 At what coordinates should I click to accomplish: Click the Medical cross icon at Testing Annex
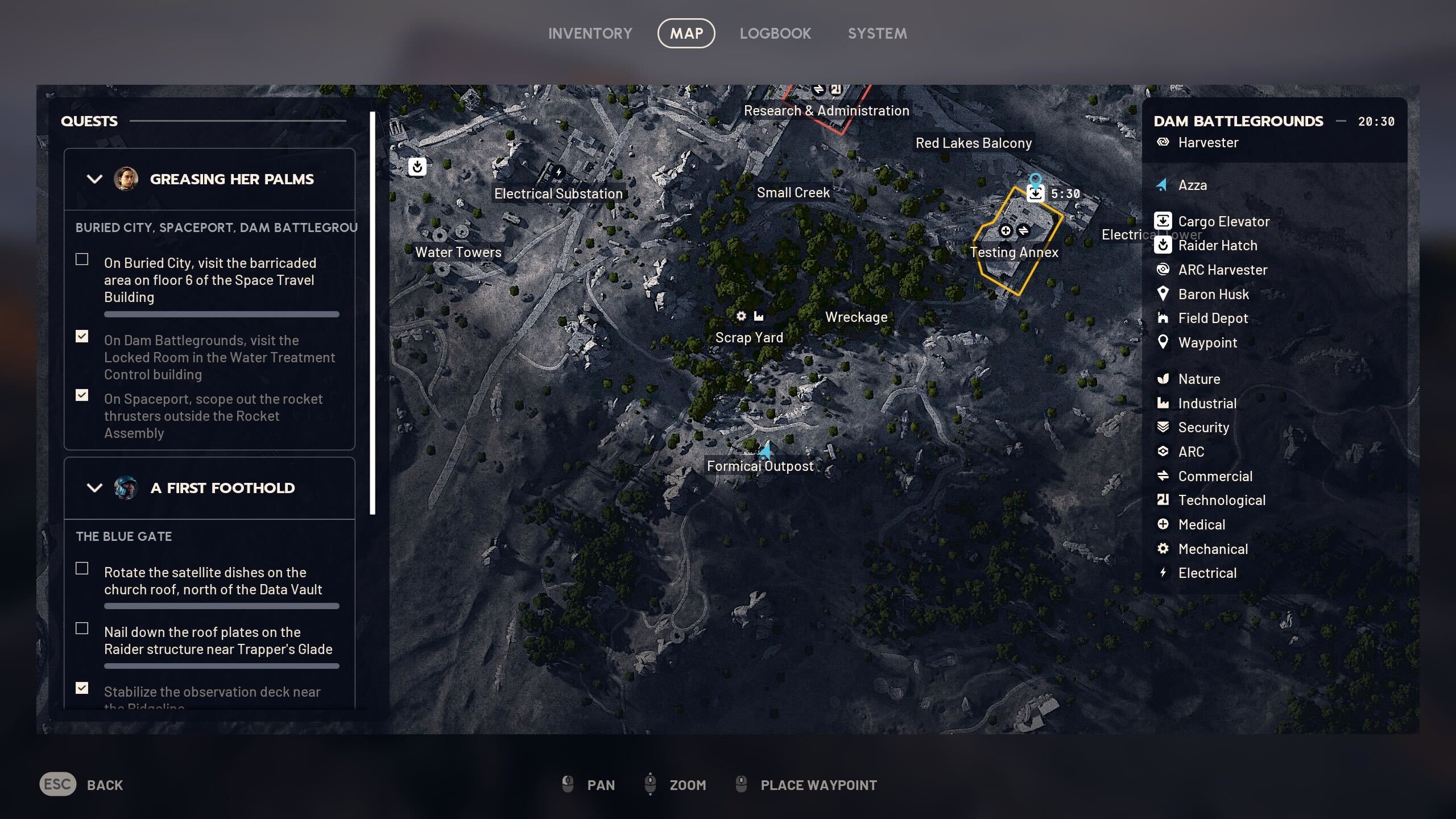1006,231
